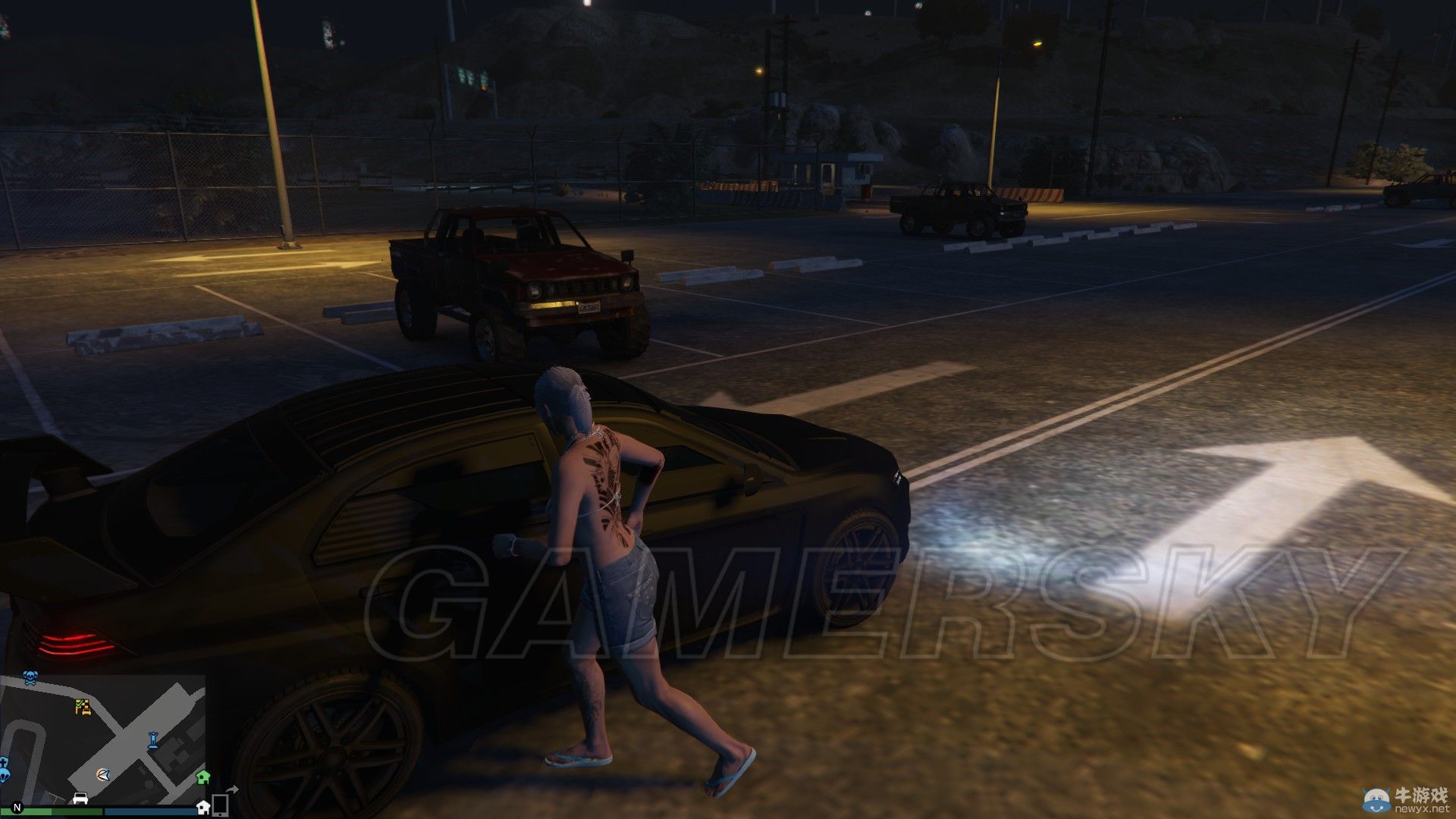
Task: Click the curved arrow icon above the tablet icon
Action: [232, 789]
